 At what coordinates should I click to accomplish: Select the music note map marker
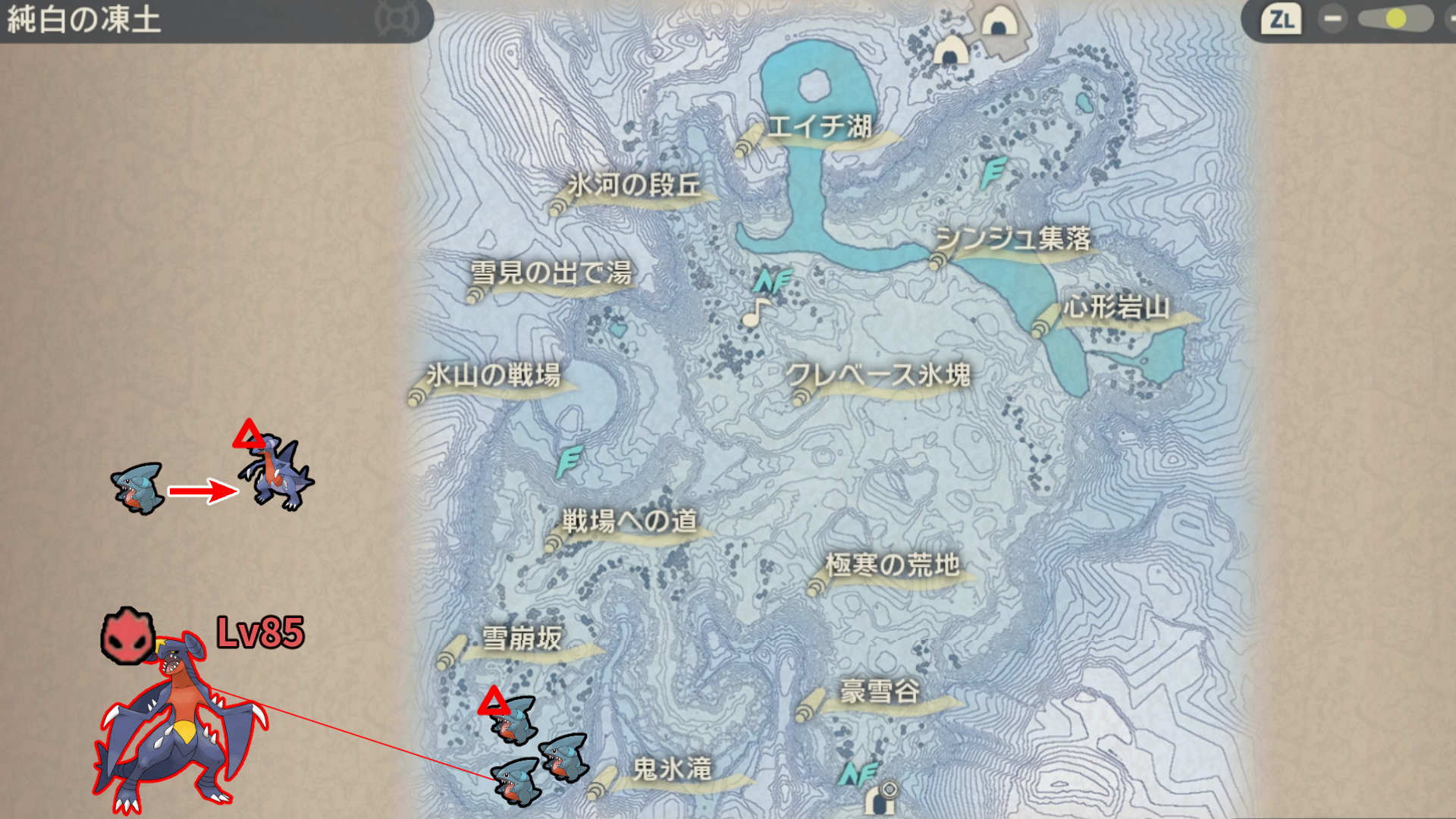coord(755,312)
